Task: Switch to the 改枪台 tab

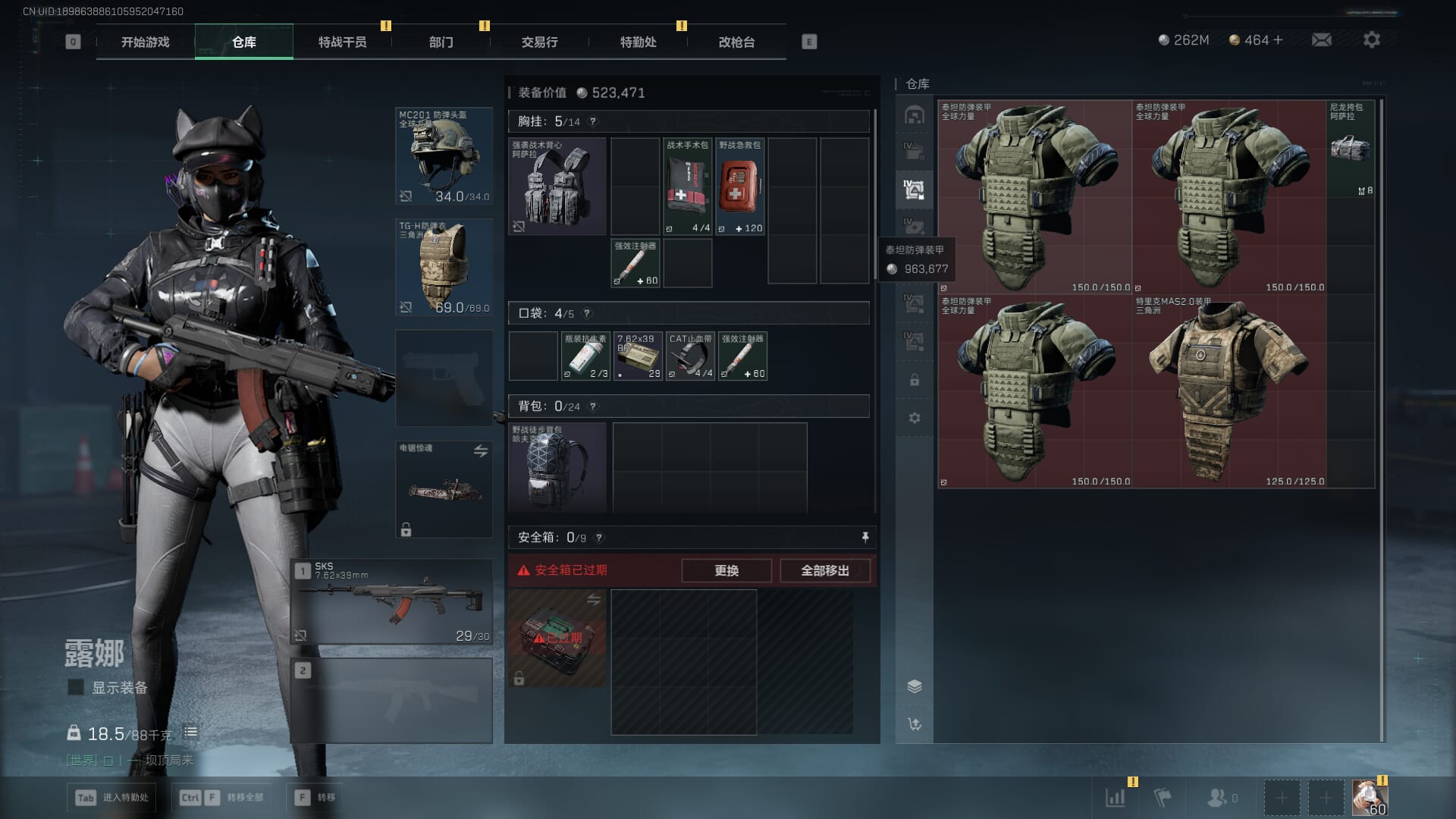Action: [x=736, y=42]
